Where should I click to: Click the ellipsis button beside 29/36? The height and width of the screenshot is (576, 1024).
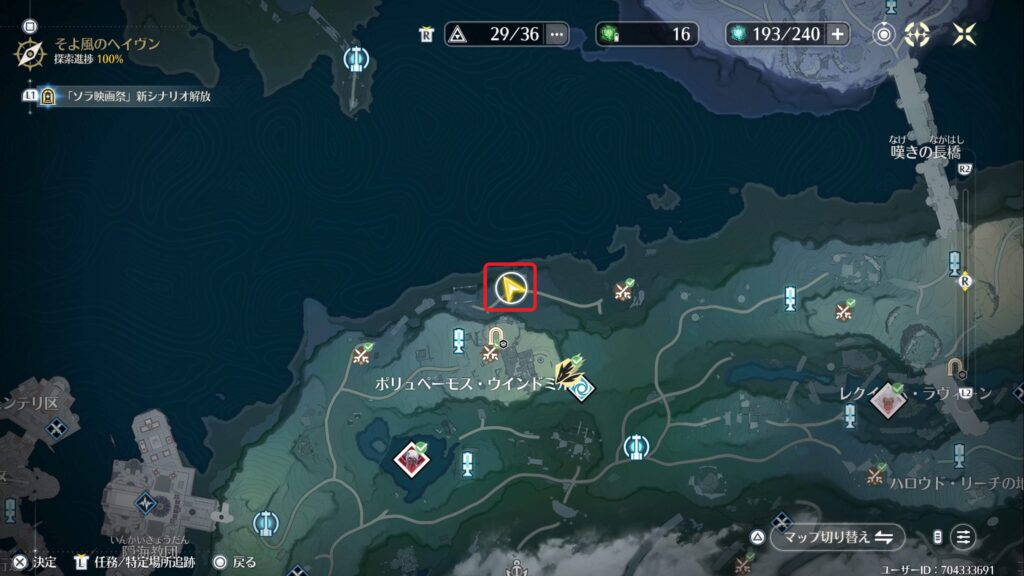[x=557, y=34]
